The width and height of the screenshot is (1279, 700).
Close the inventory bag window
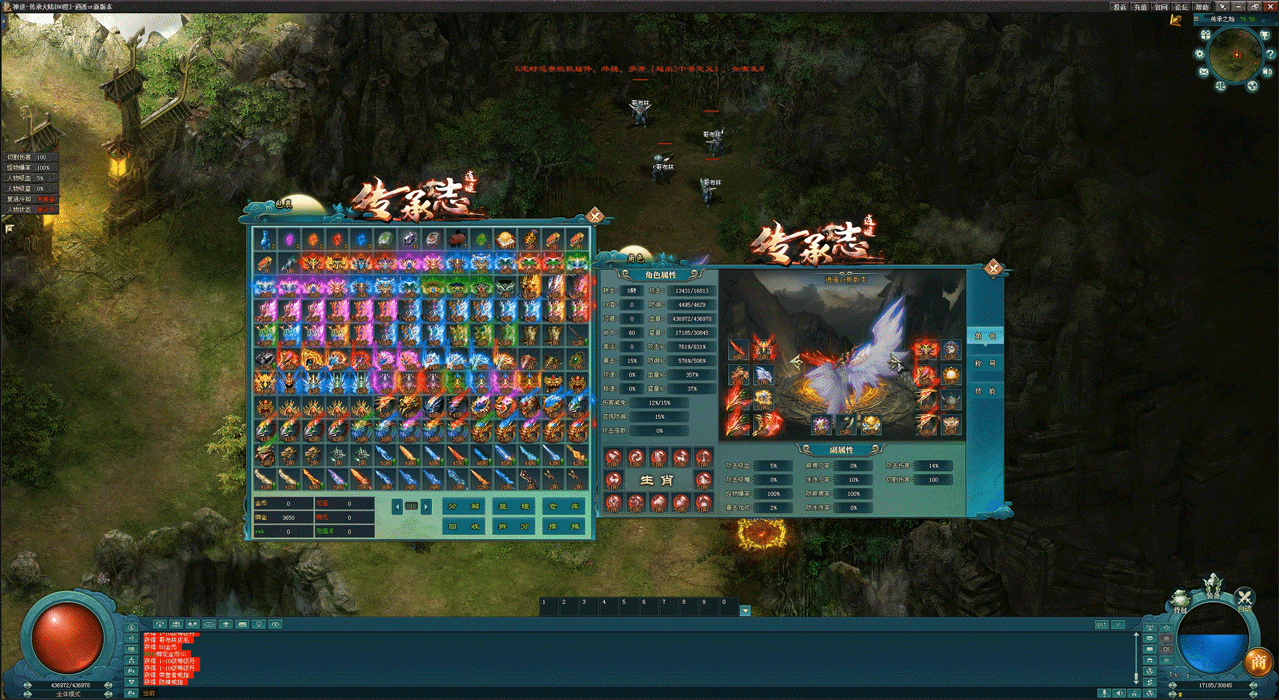(x=595, y=213)
